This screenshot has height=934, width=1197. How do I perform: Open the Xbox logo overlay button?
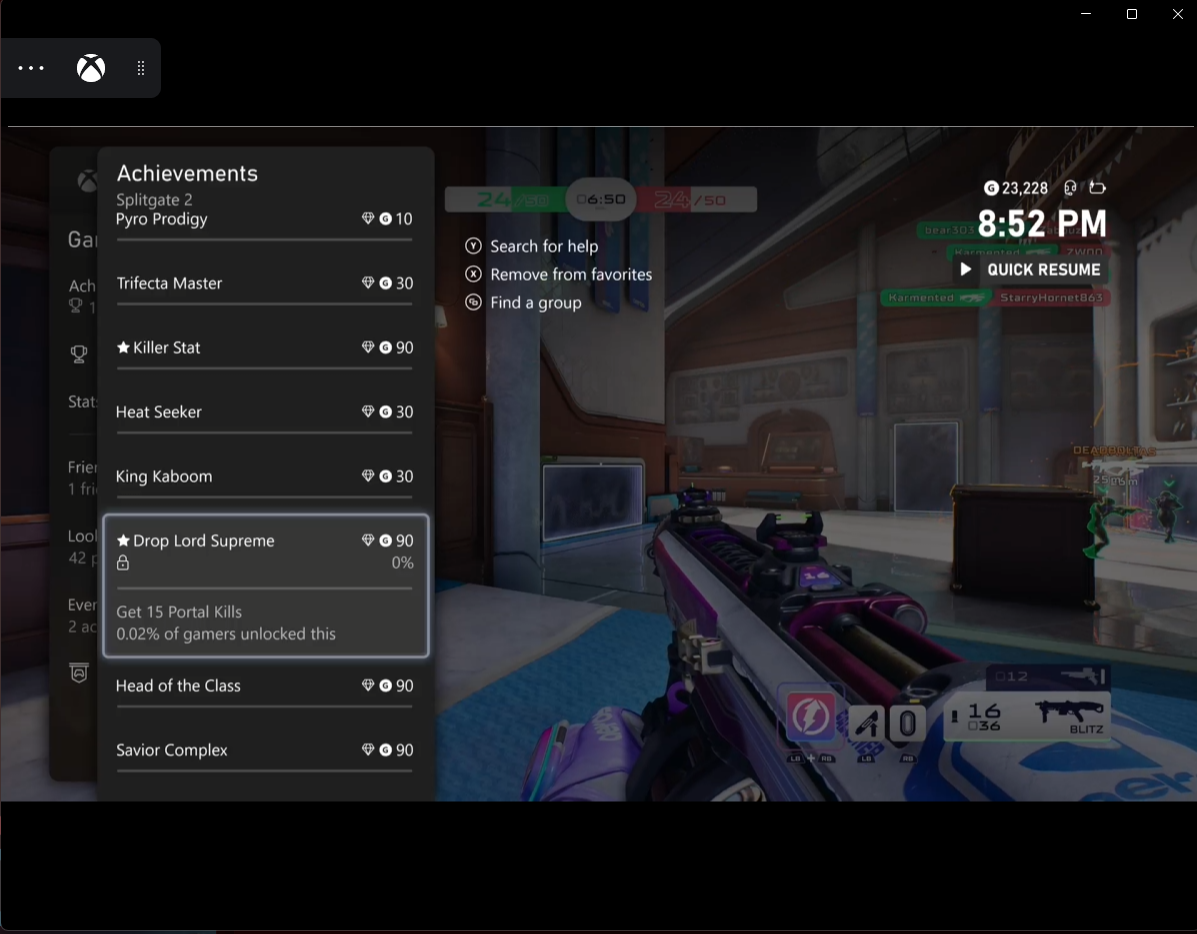point(91,68)
